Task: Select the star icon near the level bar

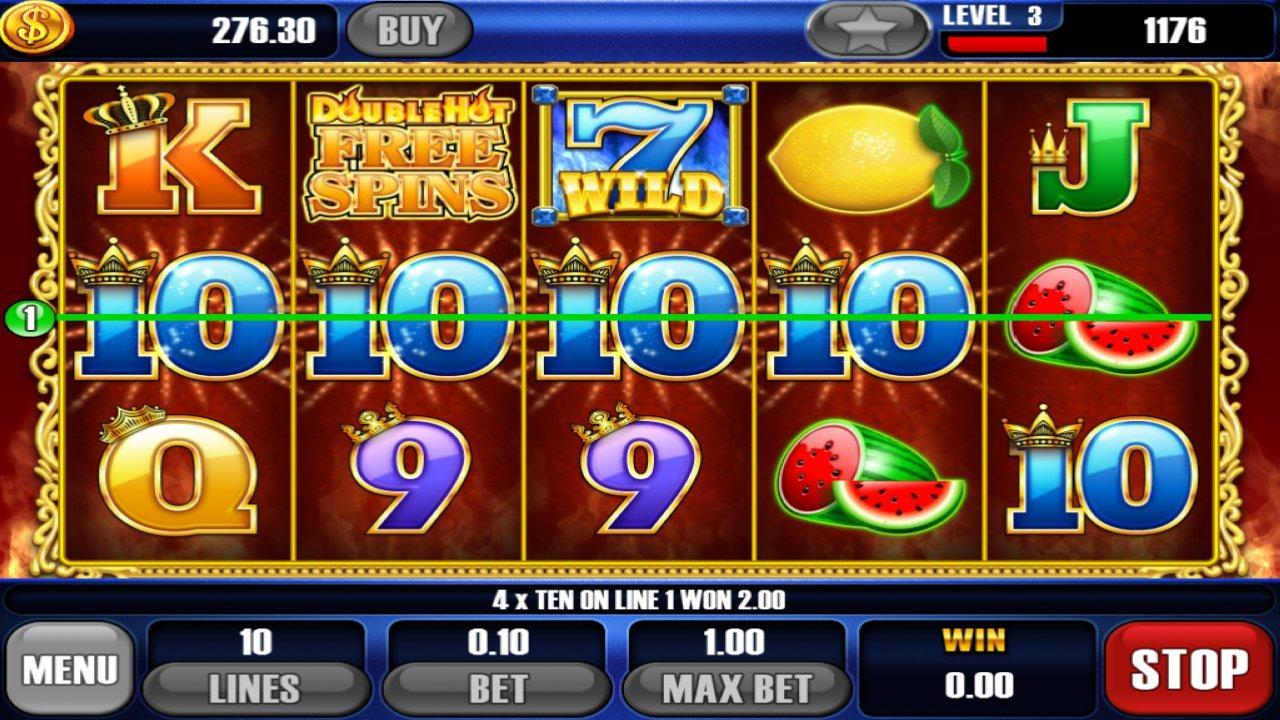Action: 866,29
